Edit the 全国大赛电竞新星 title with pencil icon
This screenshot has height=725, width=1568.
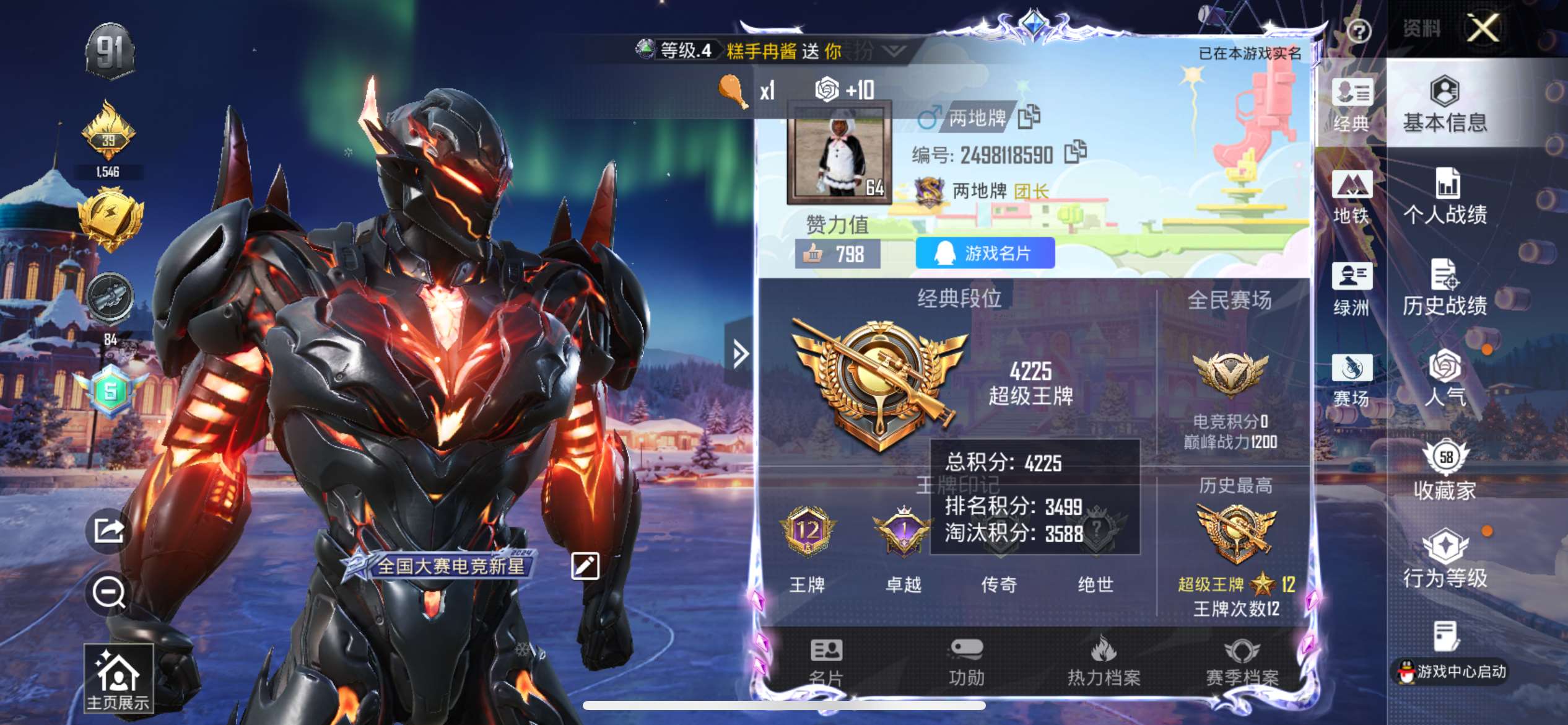tap(585, 565)
